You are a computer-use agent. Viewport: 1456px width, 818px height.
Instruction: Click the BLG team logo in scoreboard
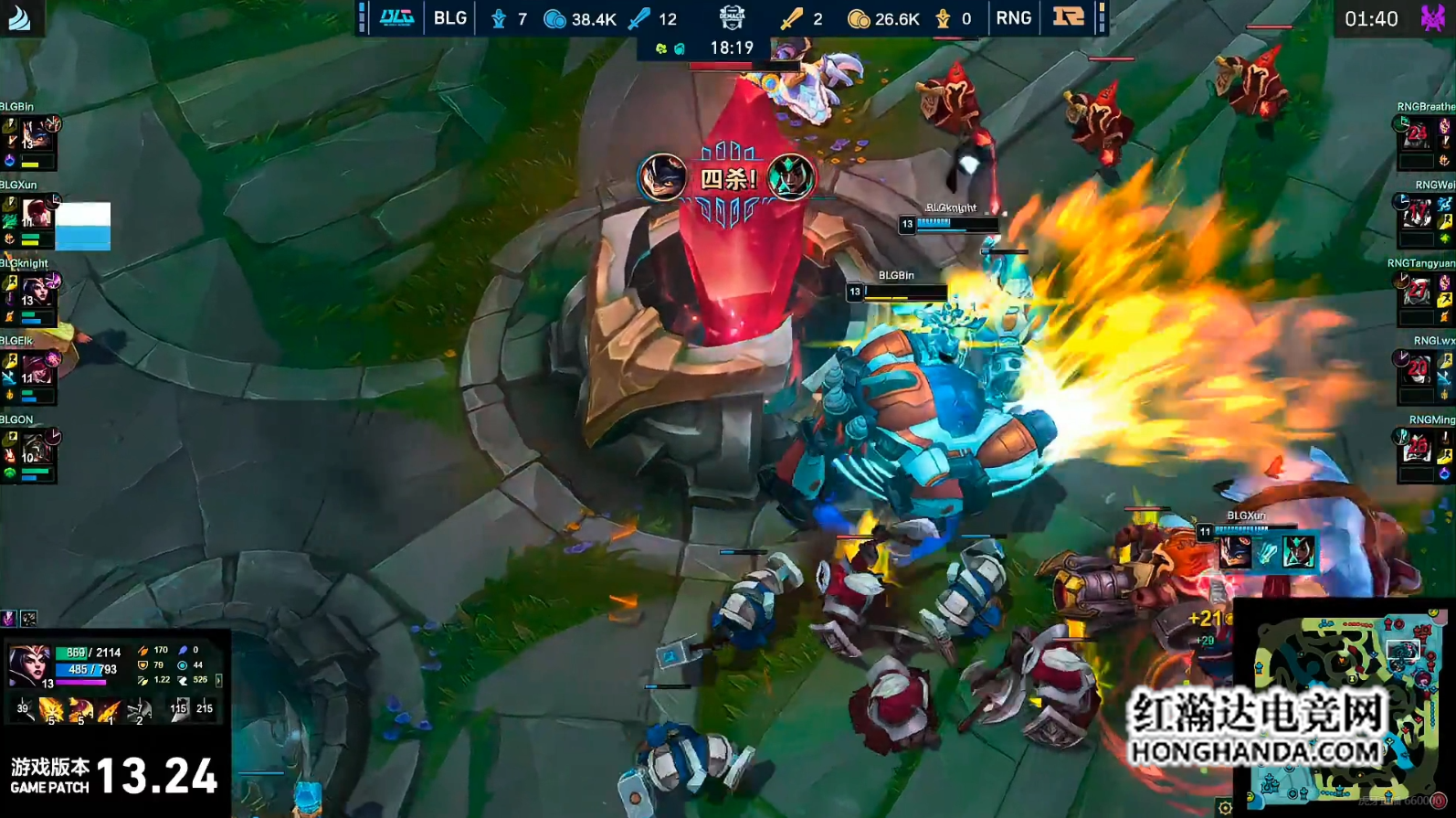[x=396, y=18]
